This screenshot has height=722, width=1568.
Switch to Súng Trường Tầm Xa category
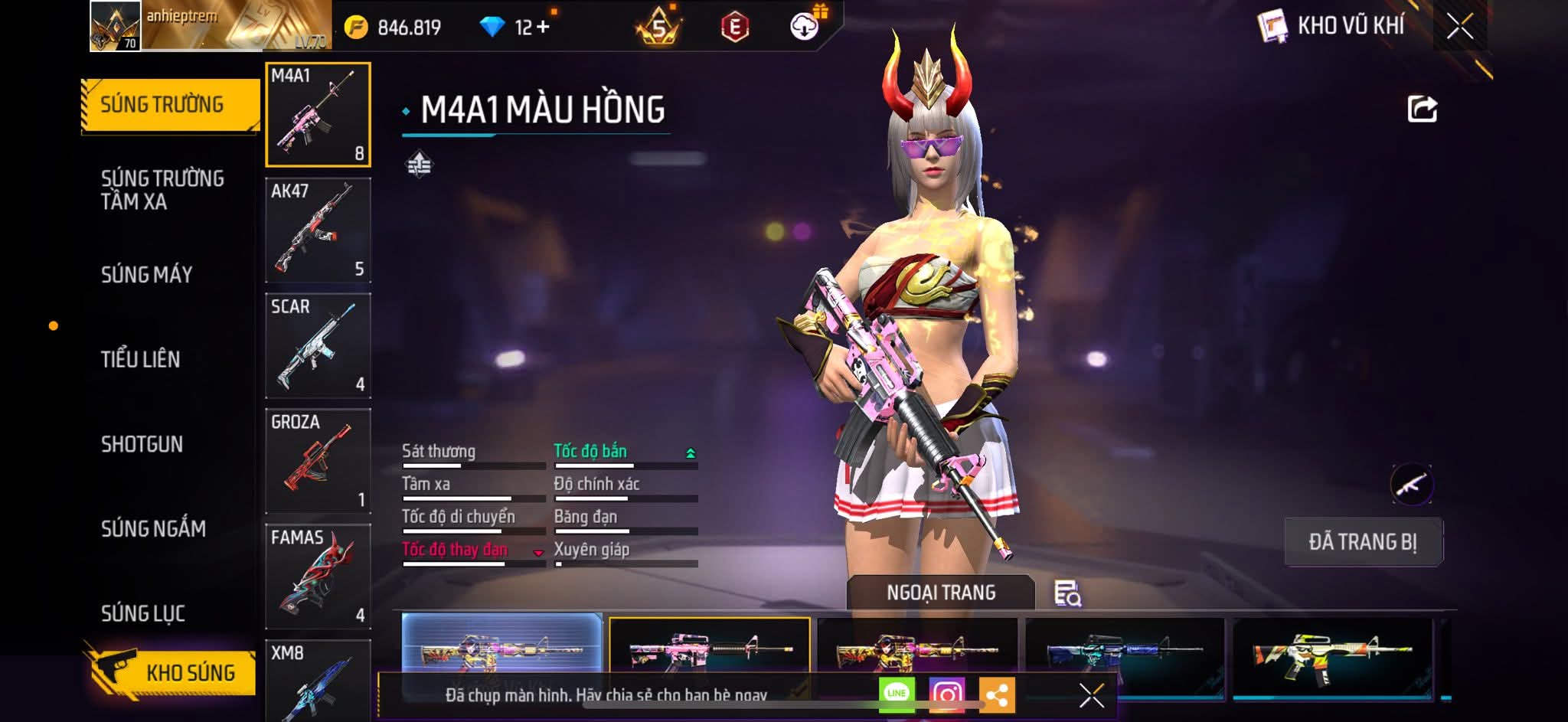click(x=162, y=190)
